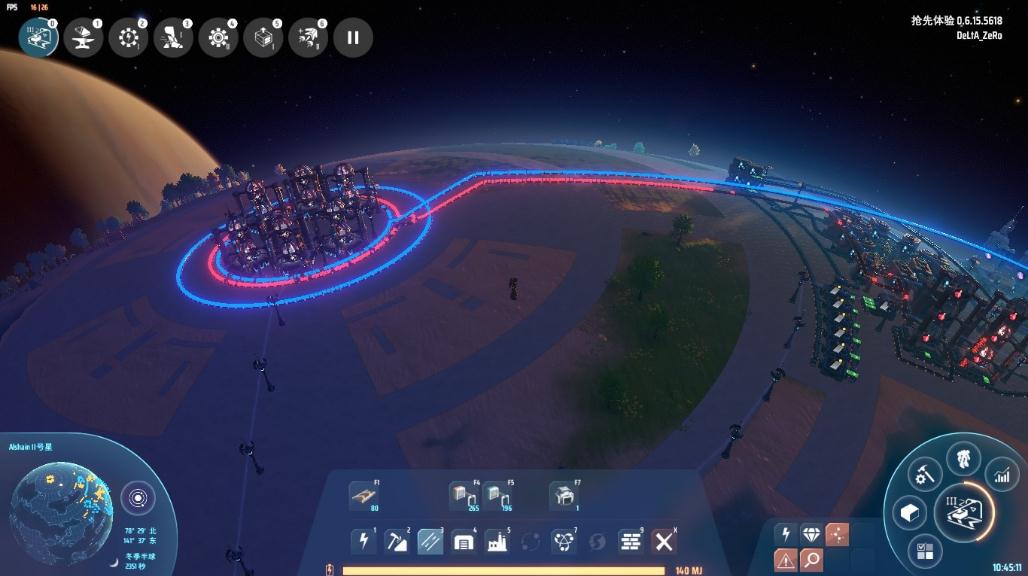Open the power build category

pyautogui.click(x=363, y=541)
